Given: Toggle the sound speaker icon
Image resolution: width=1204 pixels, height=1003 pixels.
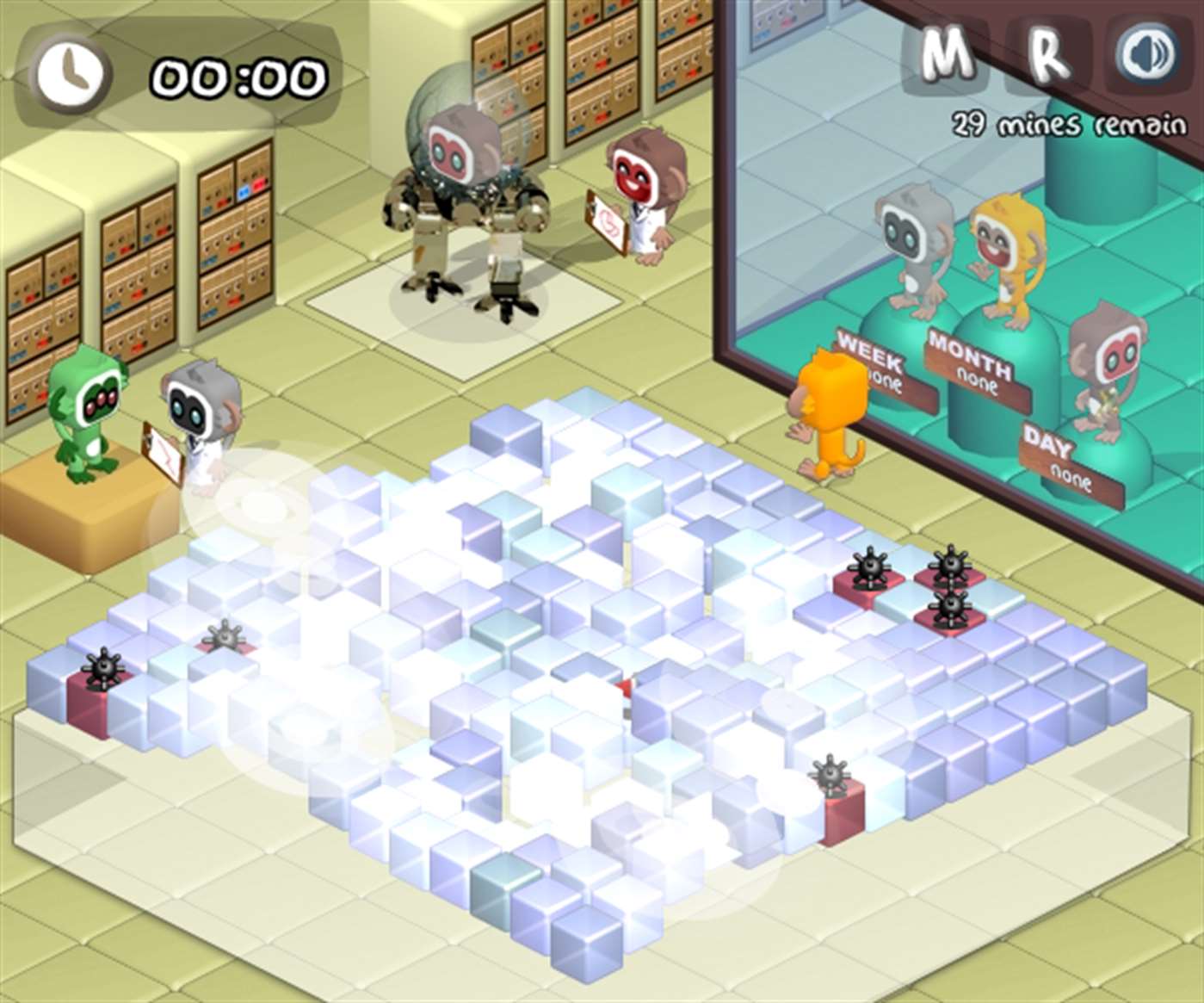Looking at the screenshot, I should (x=1148, y=55).
